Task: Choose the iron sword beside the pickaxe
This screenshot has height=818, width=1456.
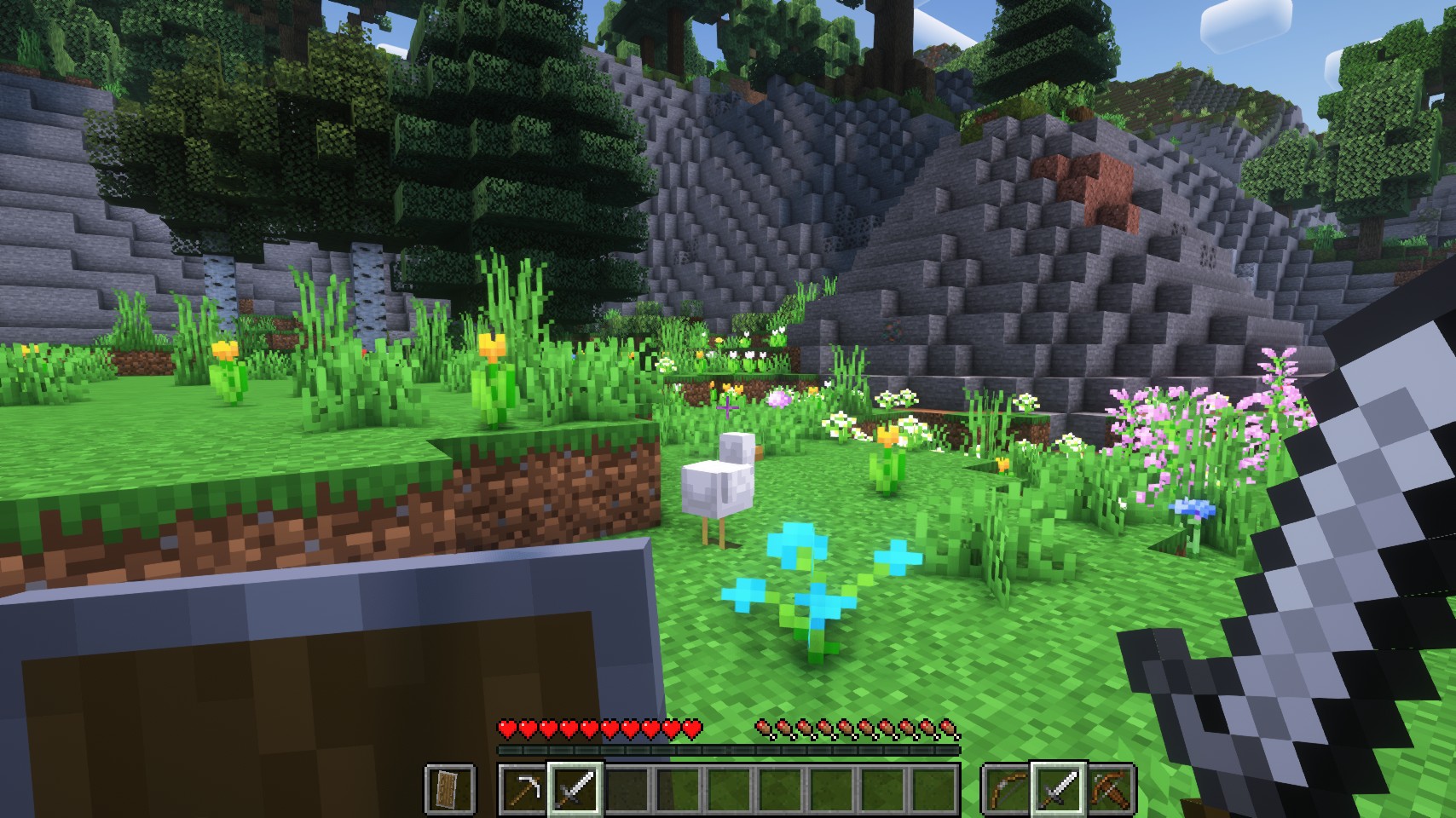Action: click(x=575, y=788)
